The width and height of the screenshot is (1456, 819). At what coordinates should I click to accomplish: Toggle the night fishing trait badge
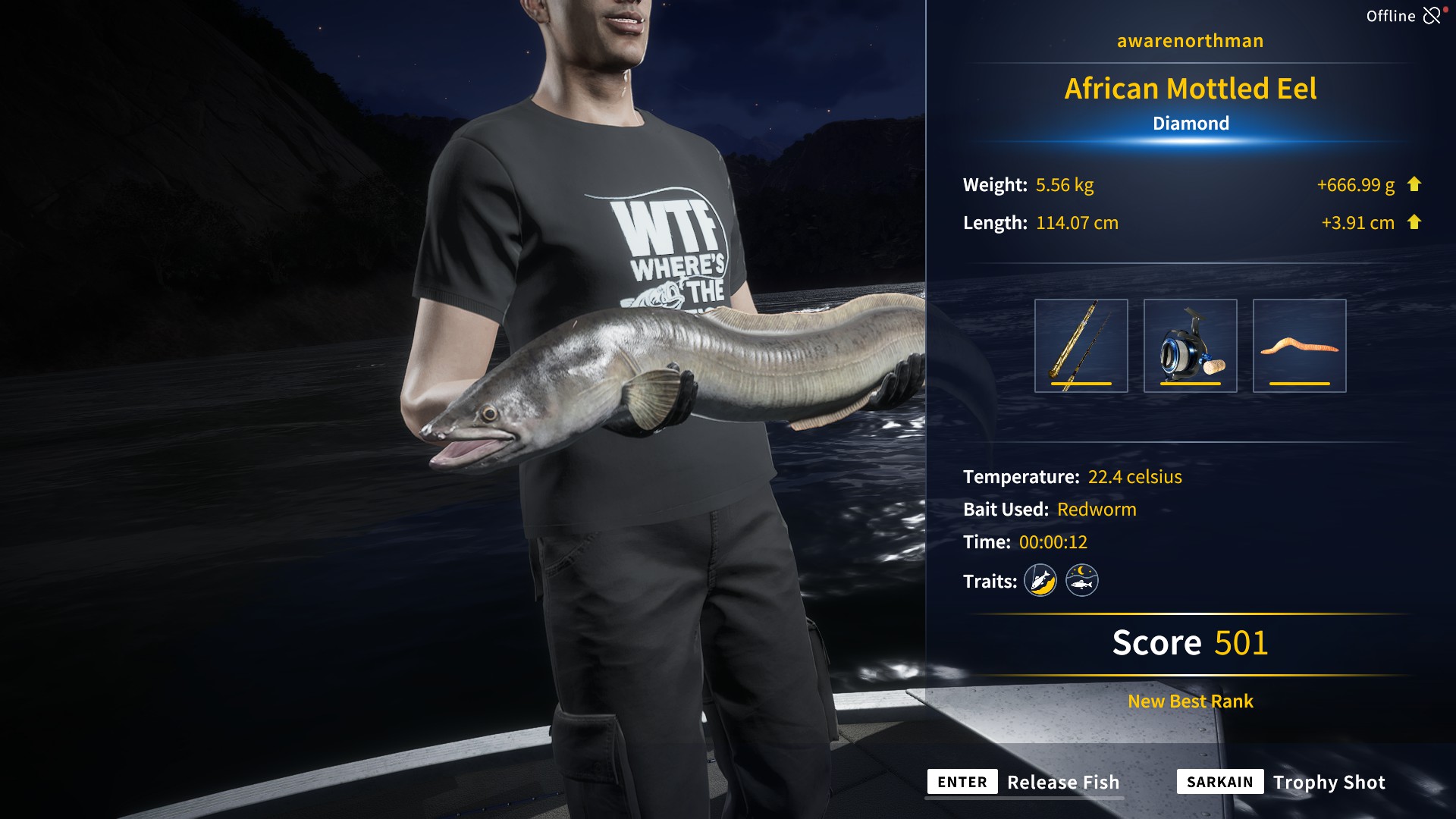click(x=1082, y=579)
